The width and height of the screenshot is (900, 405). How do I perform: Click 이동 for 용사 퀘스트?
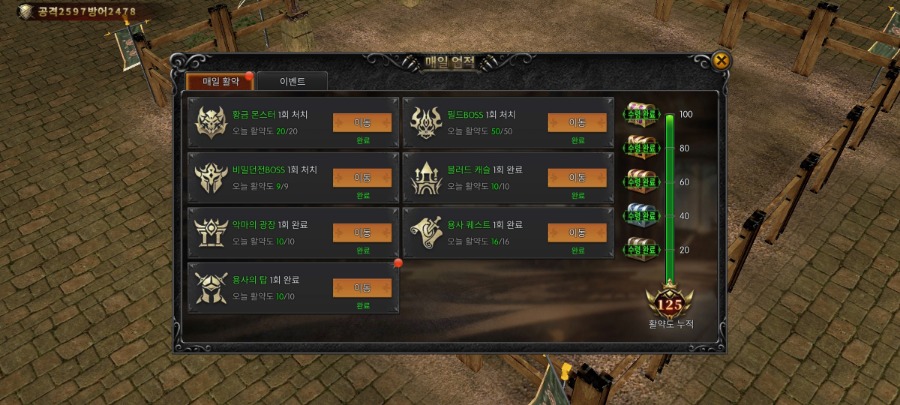(x=577, y=232)
